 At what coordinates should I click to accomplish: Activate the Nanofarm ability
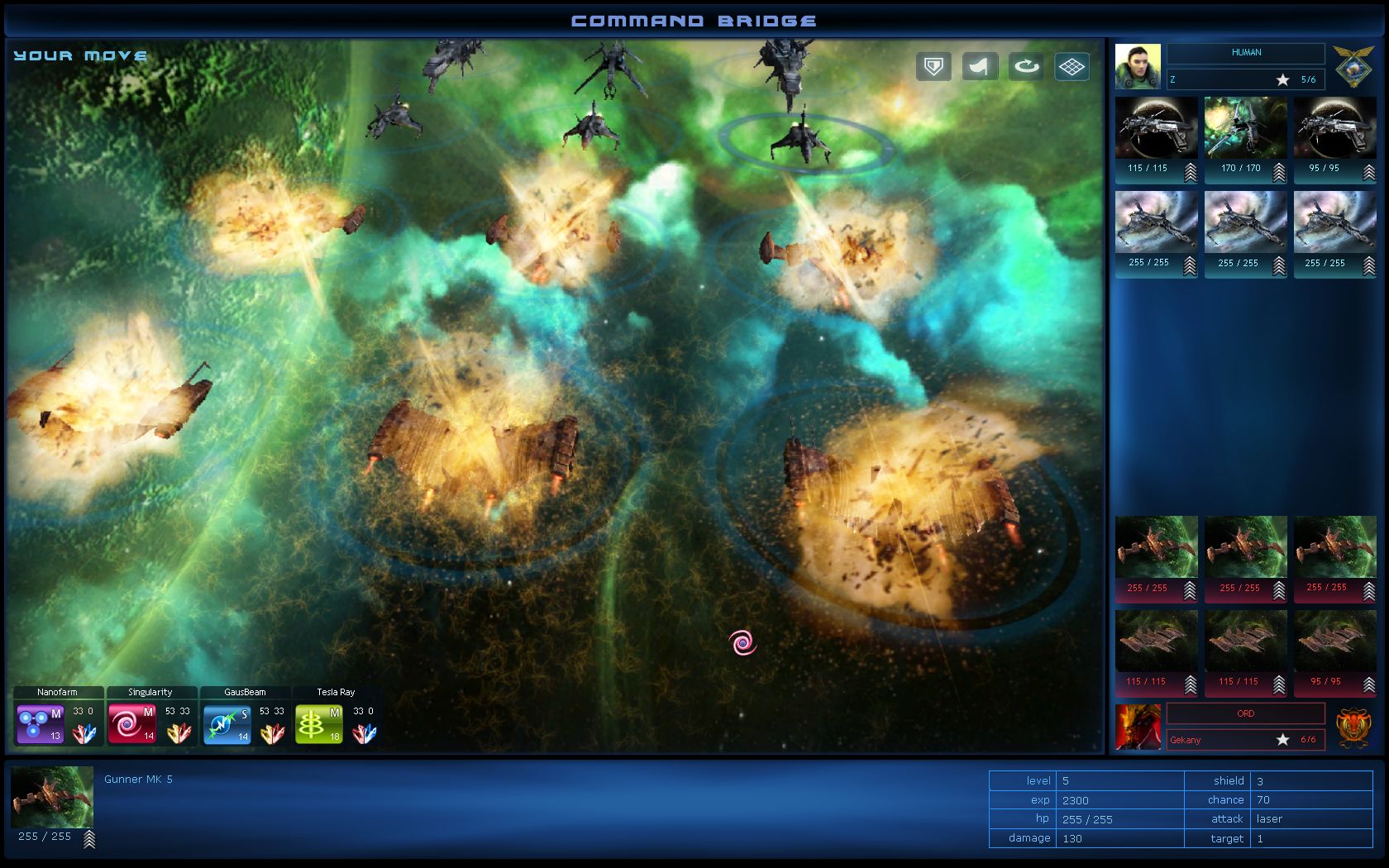pos(39,723)
